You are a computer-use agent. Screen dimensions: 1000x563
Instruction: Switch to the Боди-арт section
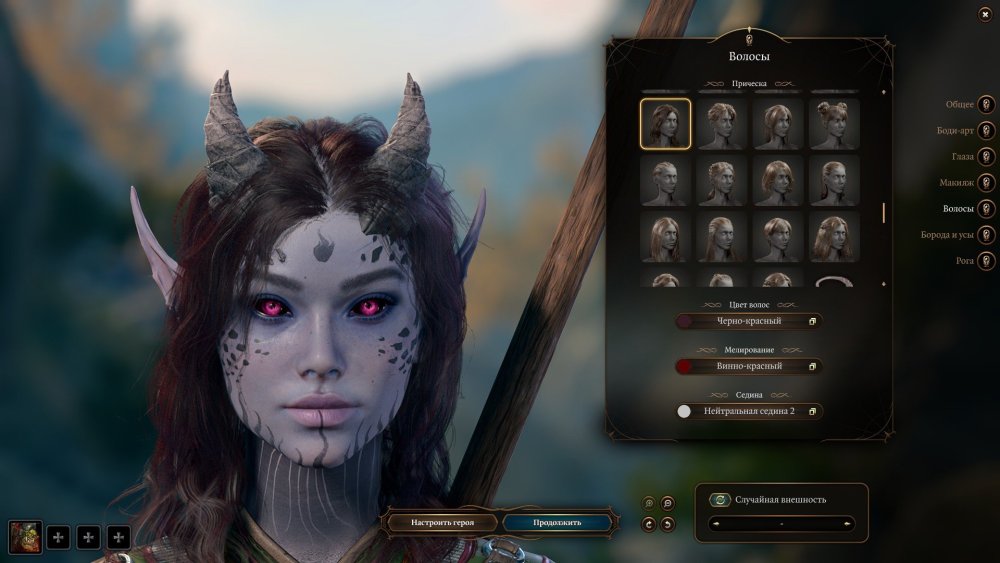click(986, 130)
